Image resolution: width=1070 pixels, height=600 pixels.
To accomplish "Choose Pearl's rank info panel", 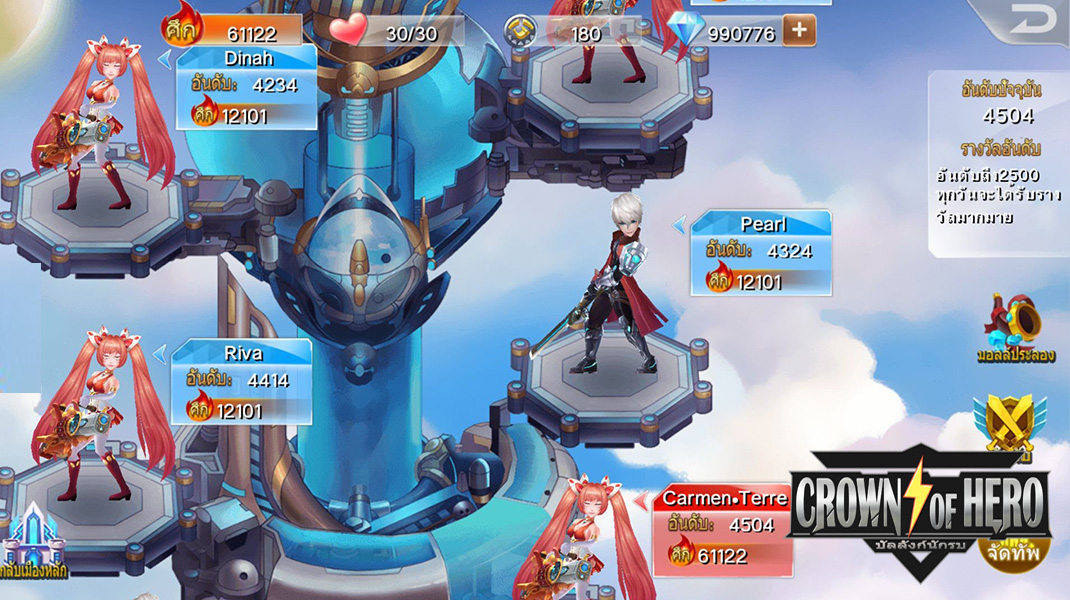I will click(x=760, y=253).
